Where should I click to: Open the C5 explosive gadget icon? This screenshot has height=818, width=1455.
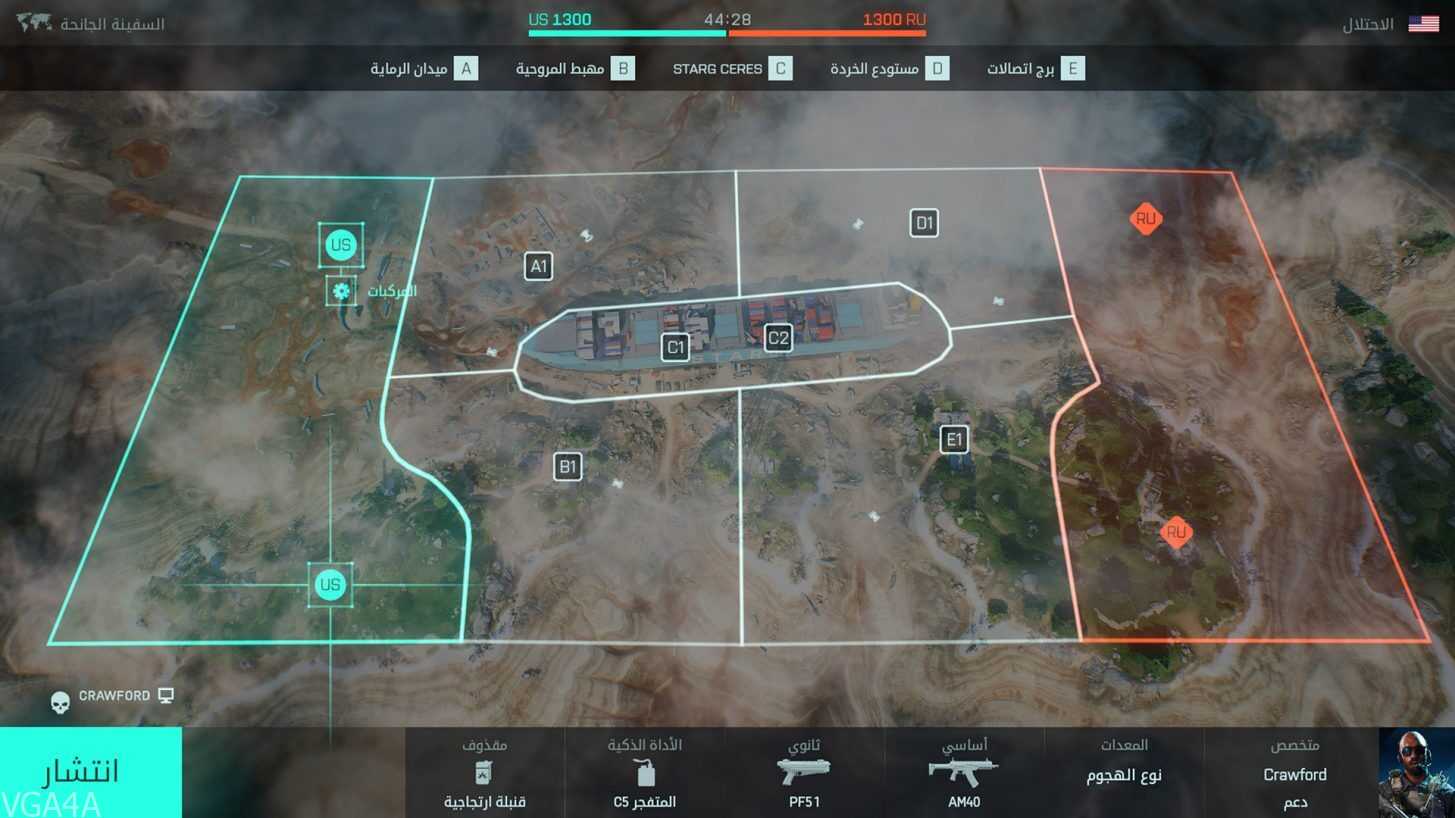(645, 770)
